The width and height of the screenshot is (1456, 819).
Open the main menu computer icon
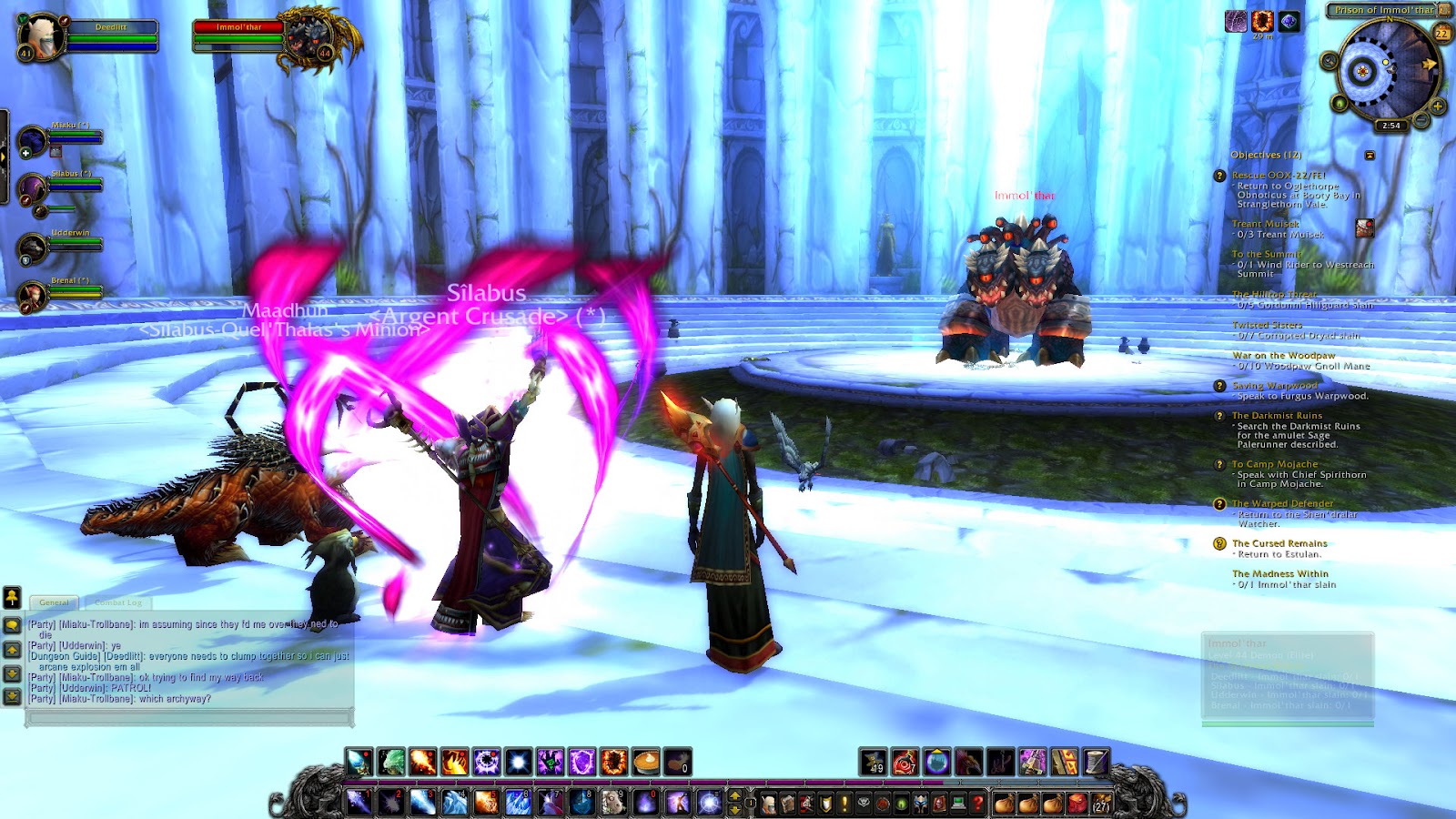coord(957,804)
